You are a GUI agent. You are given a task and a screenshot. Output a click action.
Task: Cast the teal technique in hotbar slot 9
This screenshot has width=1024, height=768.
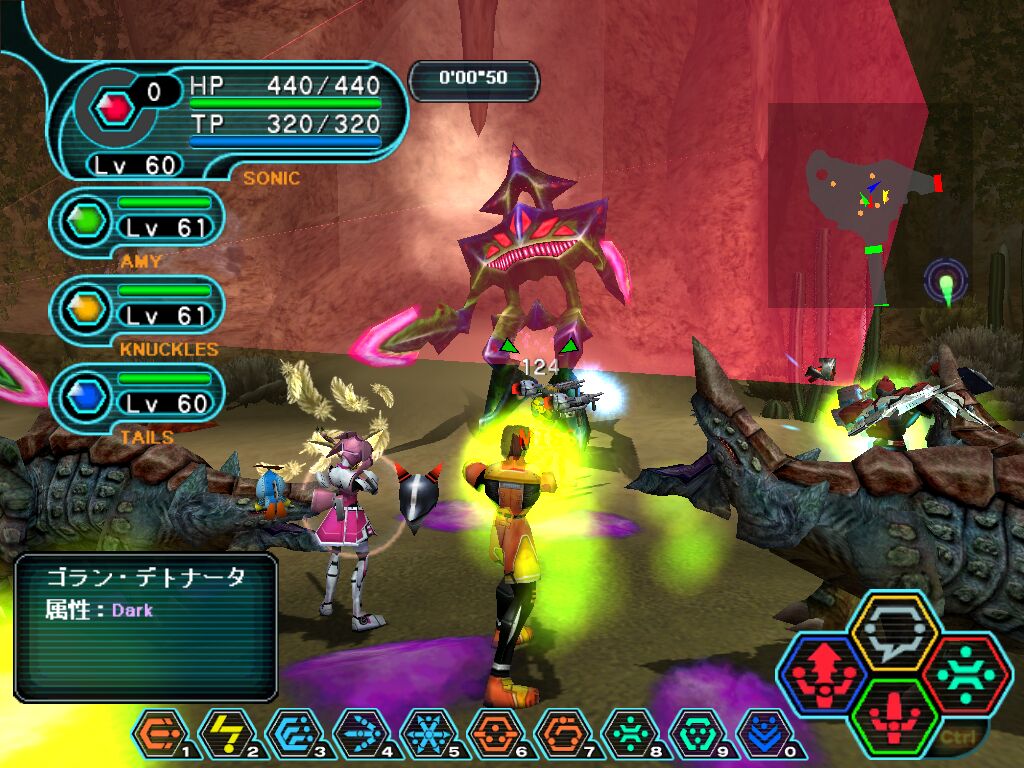(x=695, y=737)
